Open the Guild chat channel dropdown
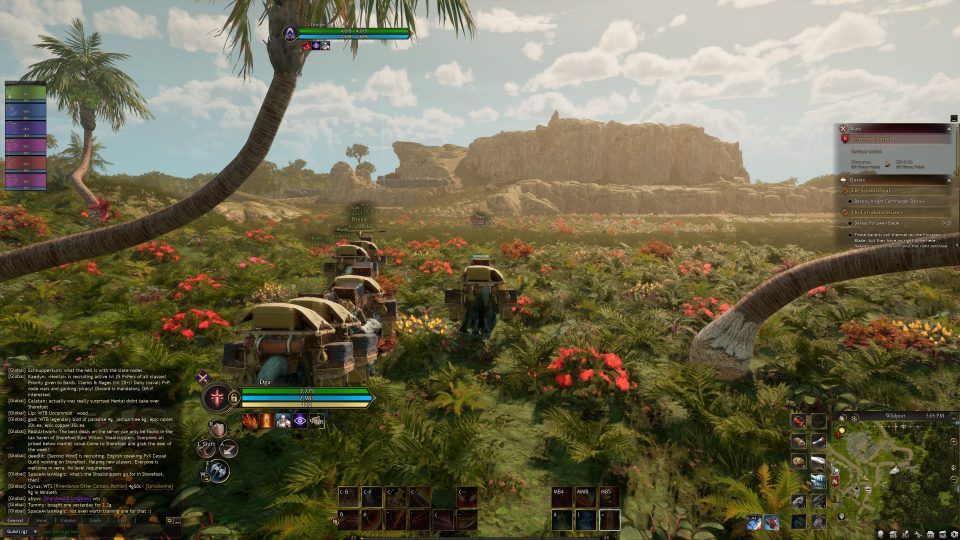This screenshot has width=960, height=540. [x=24, y=532]
